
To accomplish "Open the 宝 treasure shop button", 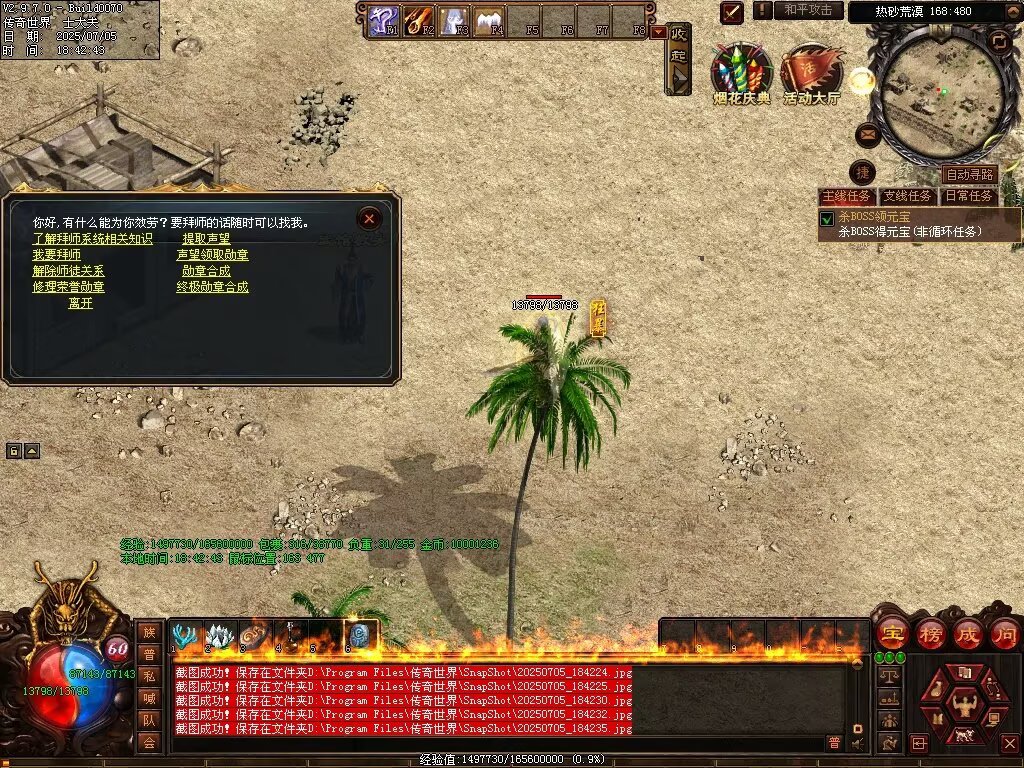I will click(891, 634).
